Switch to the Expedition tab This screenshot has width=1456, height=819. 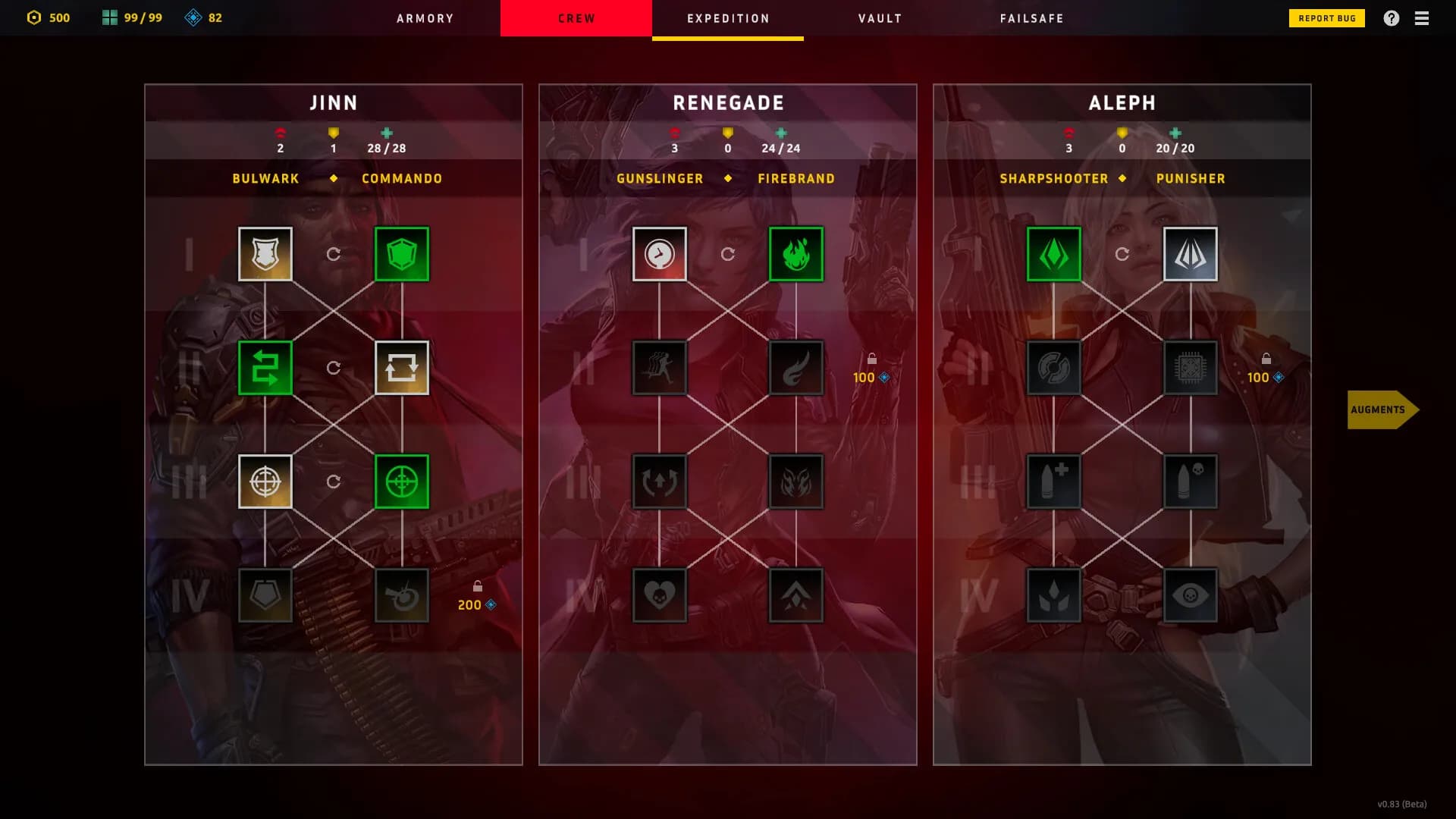click(x=727, y=18)
